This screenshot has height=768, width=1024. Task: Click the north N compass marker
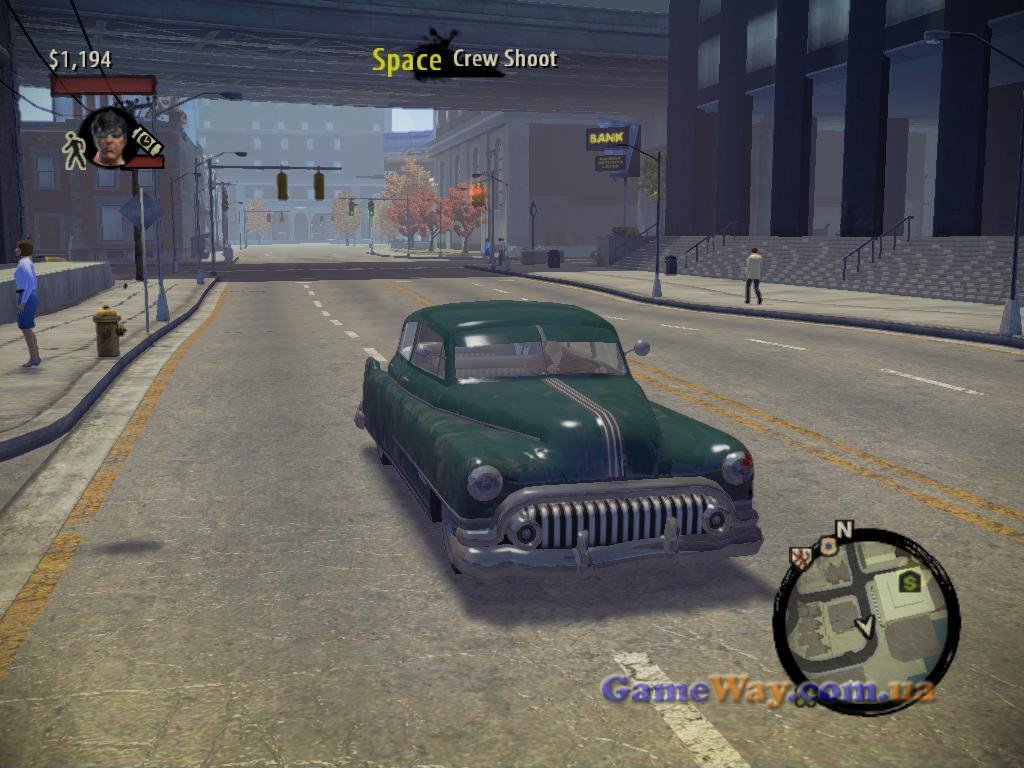[844, 529]
